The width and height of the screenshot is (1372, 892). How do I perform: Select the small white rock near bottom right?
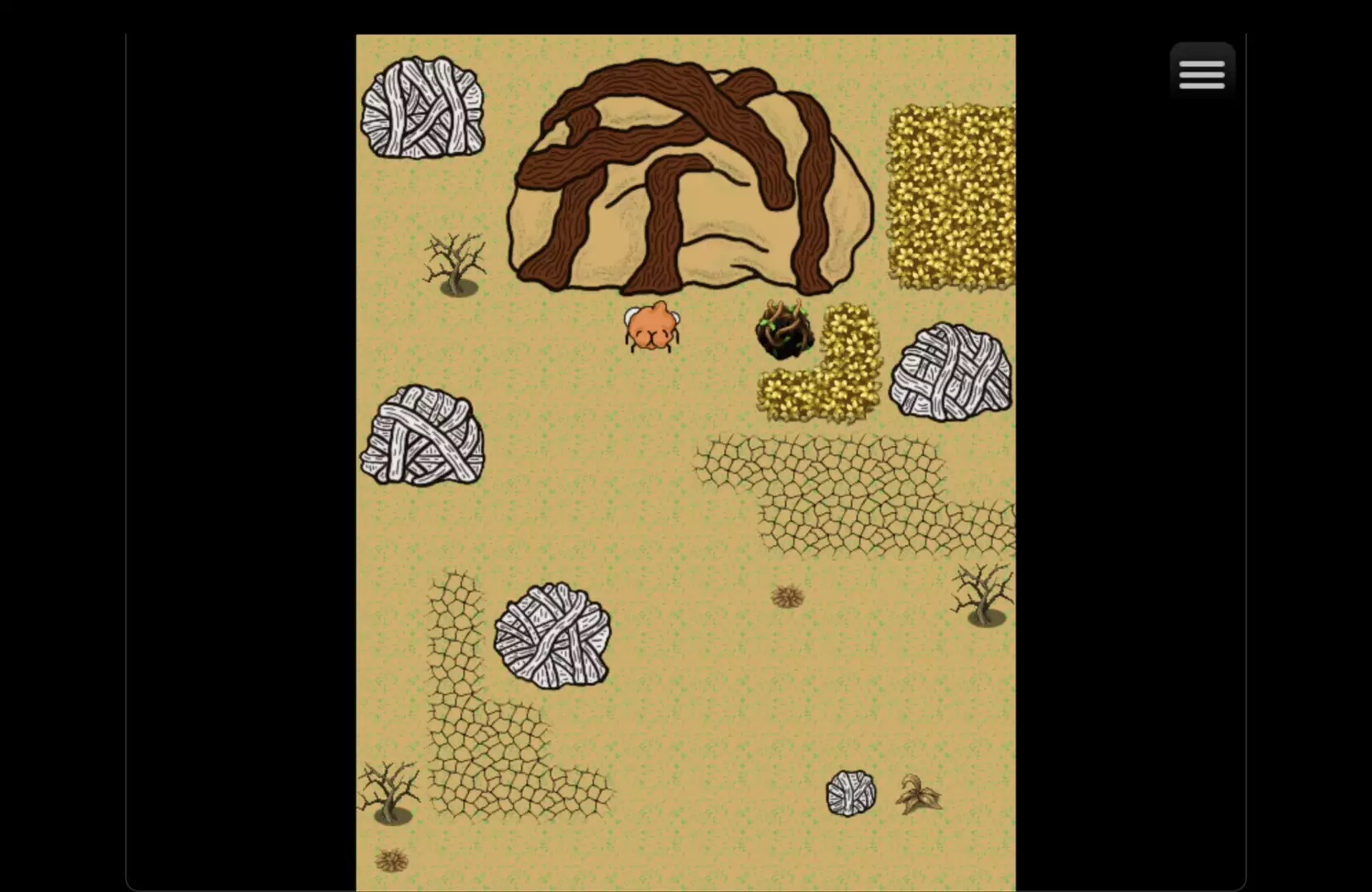852,794
